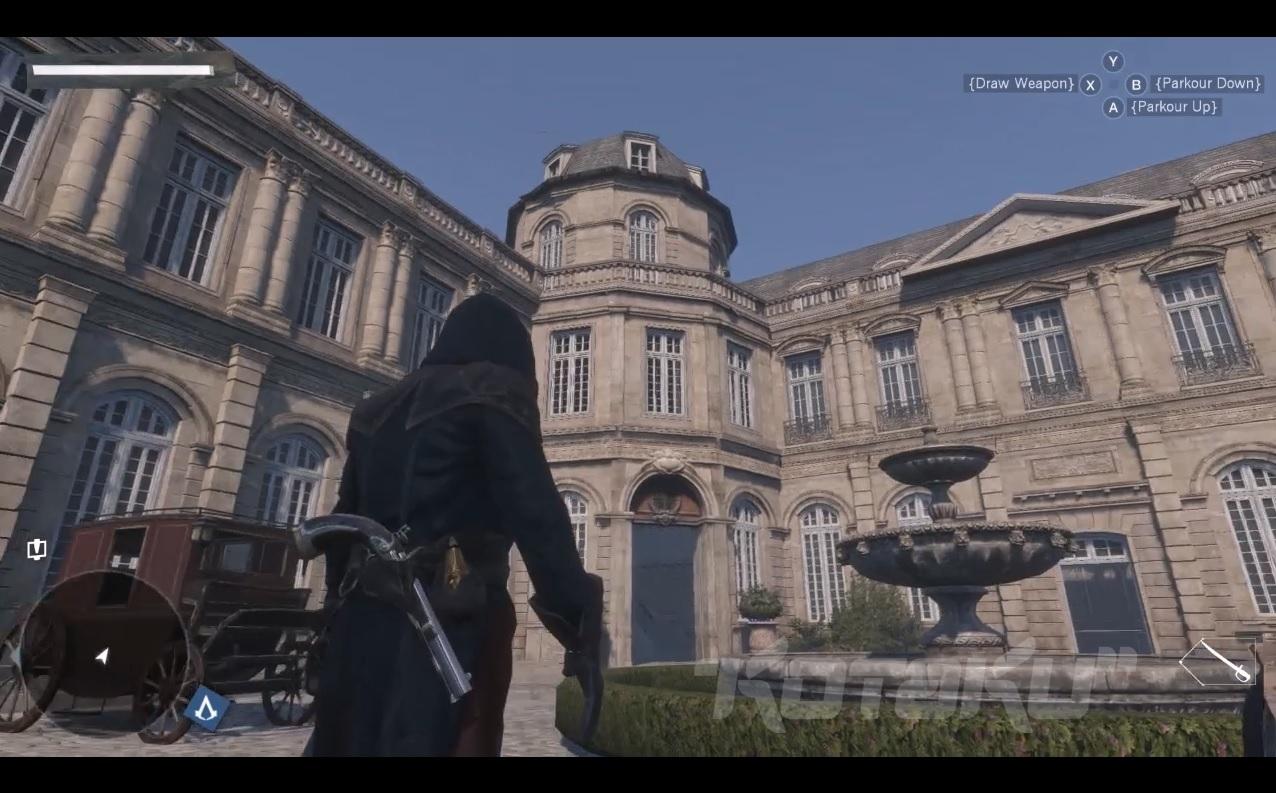Image resolution: width=1276 pixels, height=793 pixels.
Task: Click the white exclamation icon above minimap
Action: click(37, 549)
